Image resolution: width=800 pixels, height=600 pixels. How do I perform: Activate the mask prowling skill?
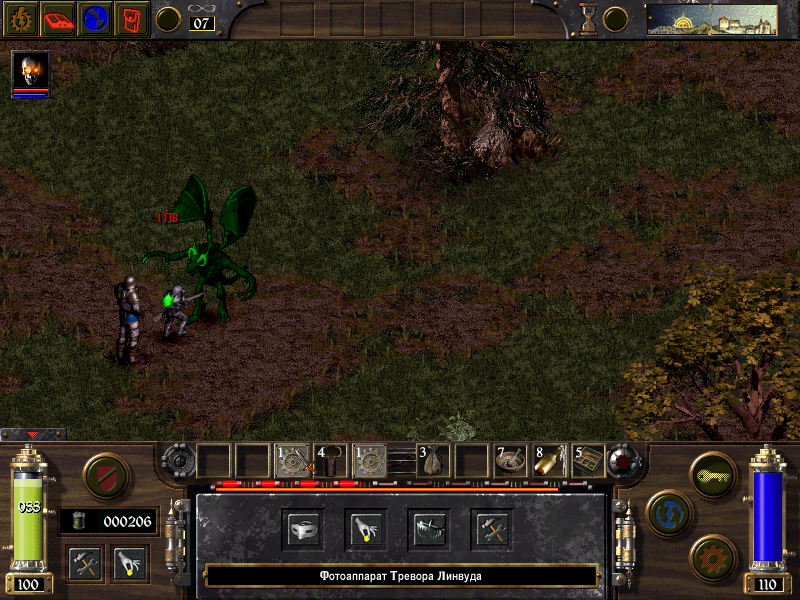click(x=302, y=529)
